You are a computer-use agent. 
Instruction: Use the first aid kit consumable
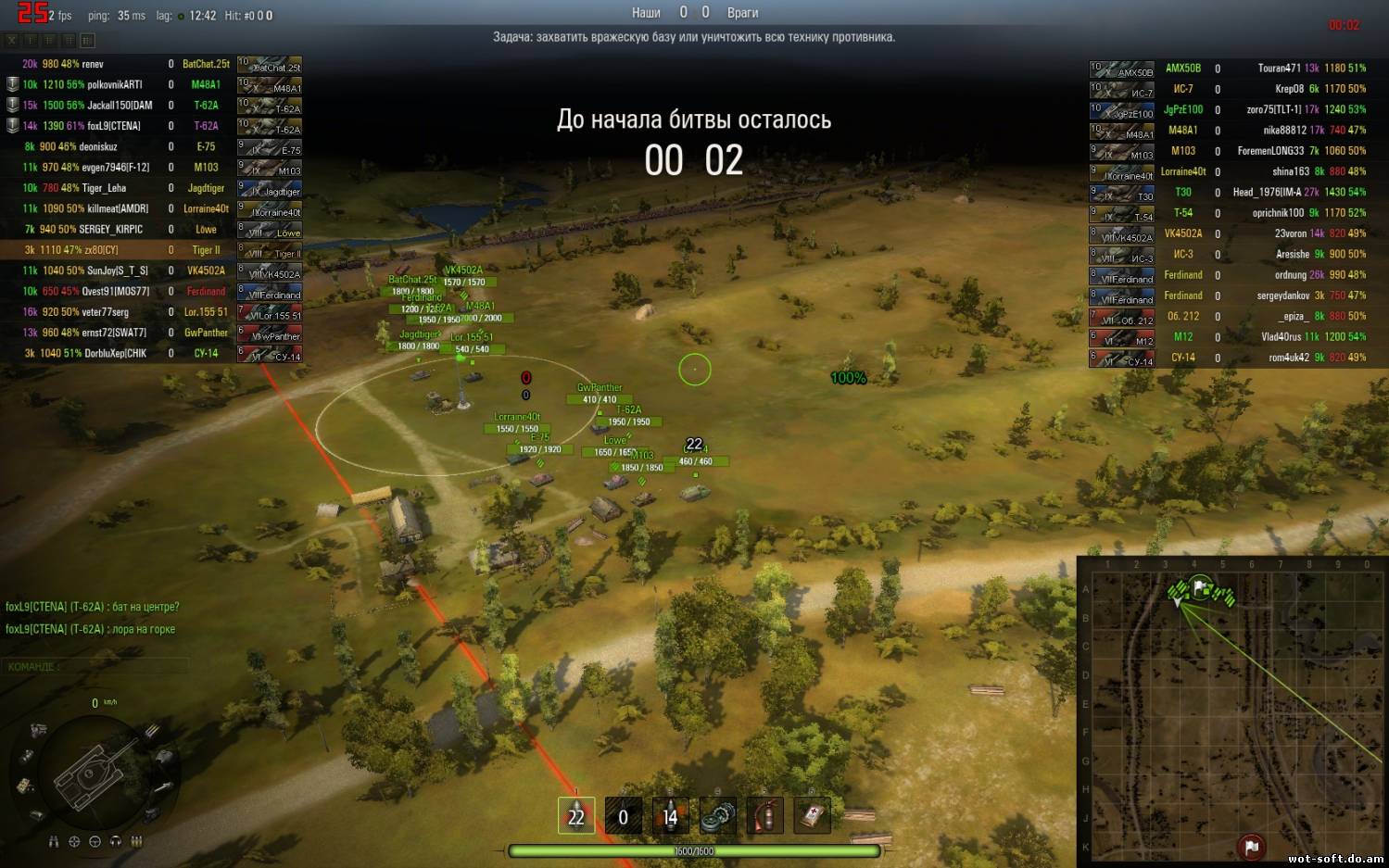click(812, 816)
